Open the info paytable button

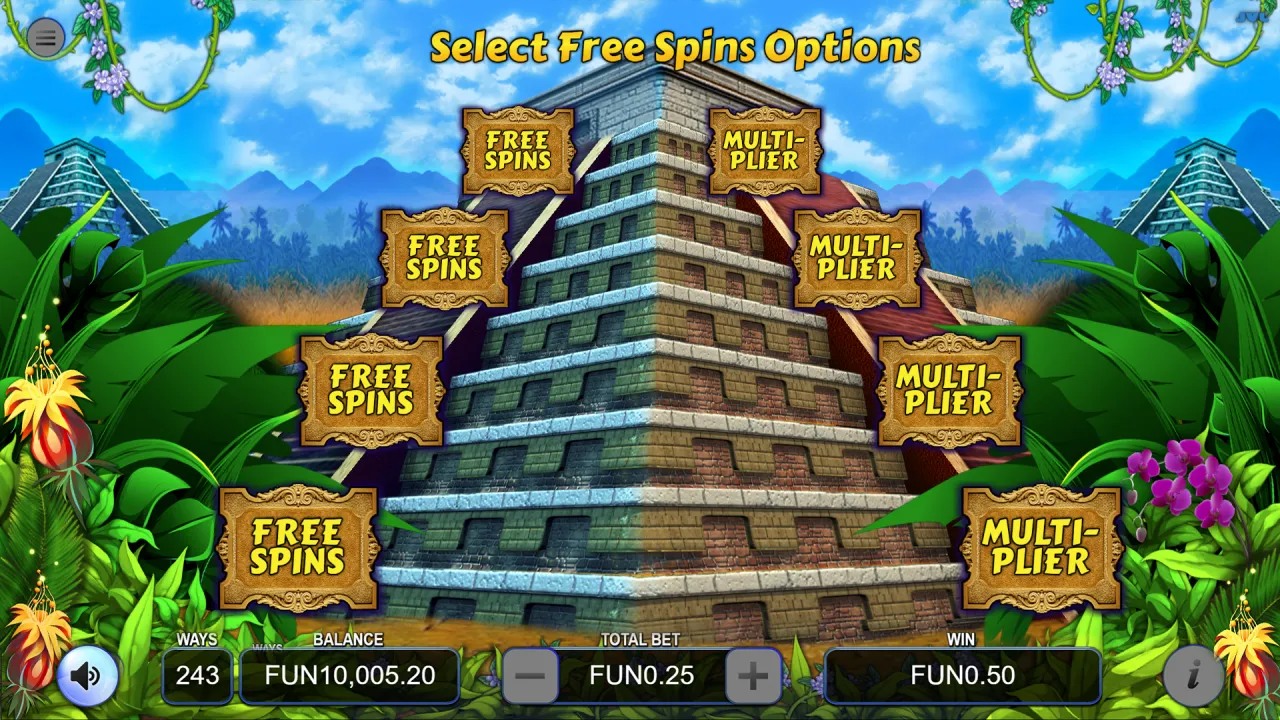click(x=1192, y=676)
